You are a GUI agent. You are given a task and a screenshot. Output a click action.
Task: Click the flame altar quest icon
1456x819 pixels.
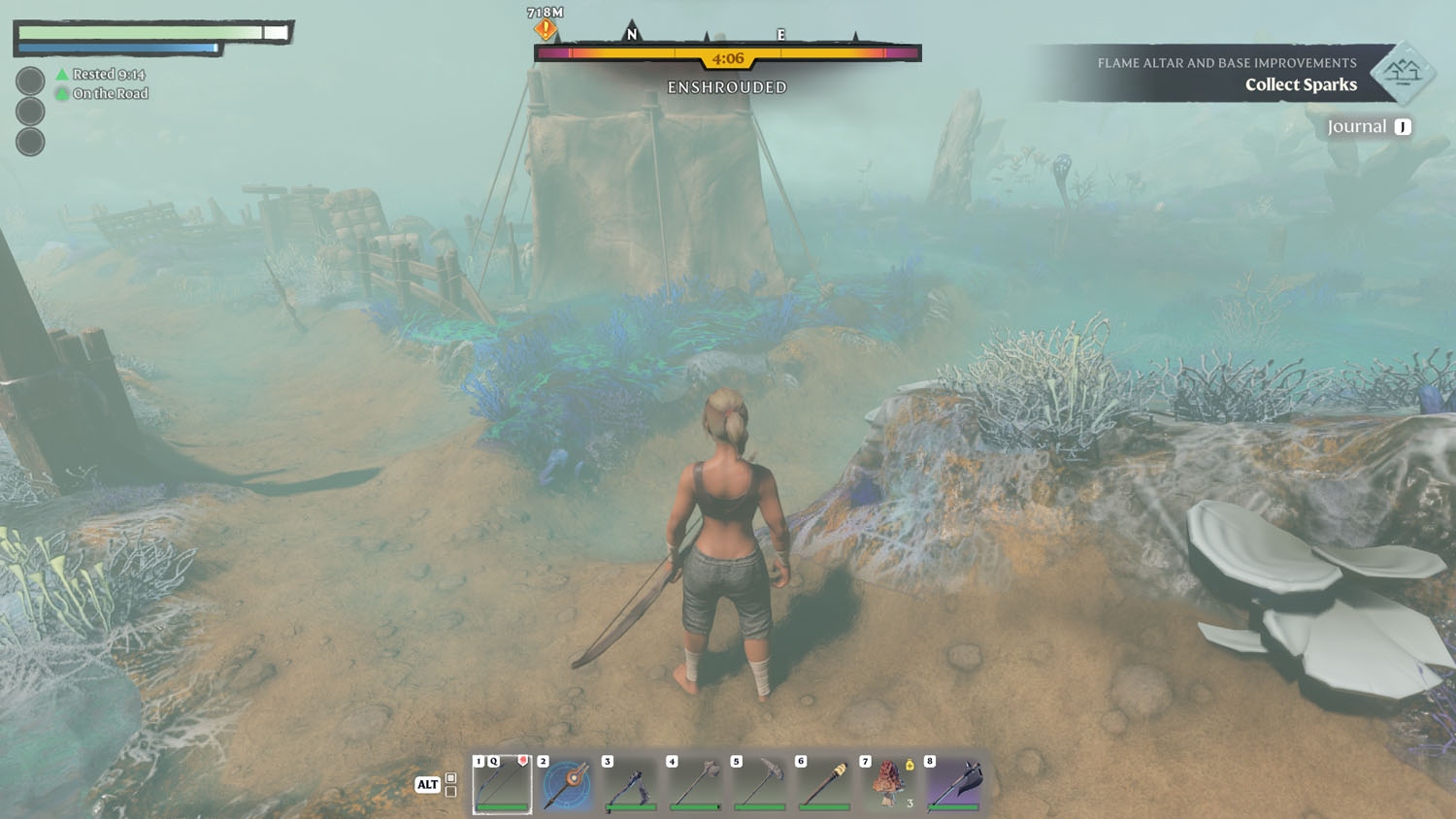(1402, 73)
